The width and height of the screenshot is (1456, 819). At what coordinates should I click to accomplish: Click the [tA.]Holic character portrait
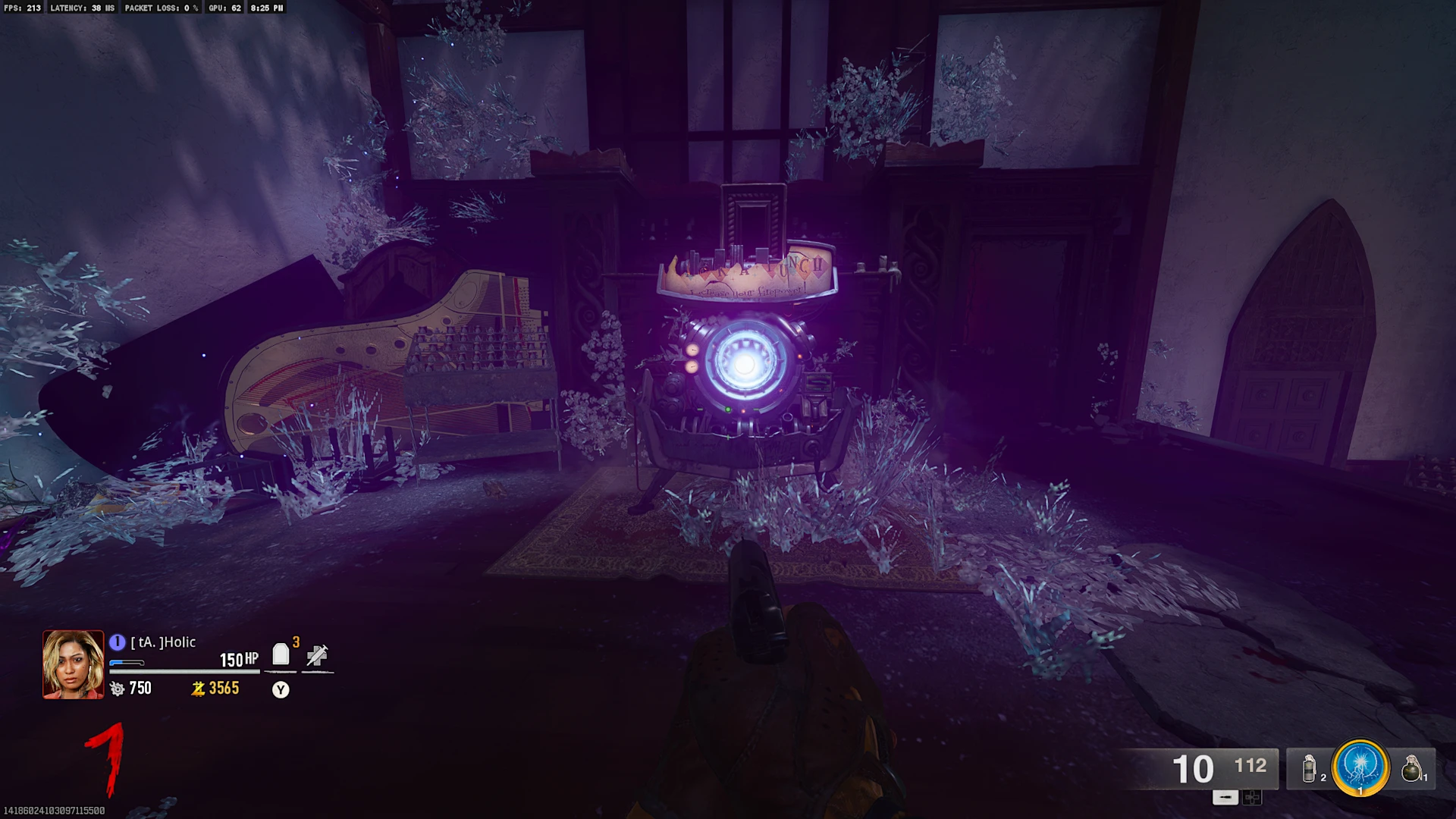(x=73, y=664)
